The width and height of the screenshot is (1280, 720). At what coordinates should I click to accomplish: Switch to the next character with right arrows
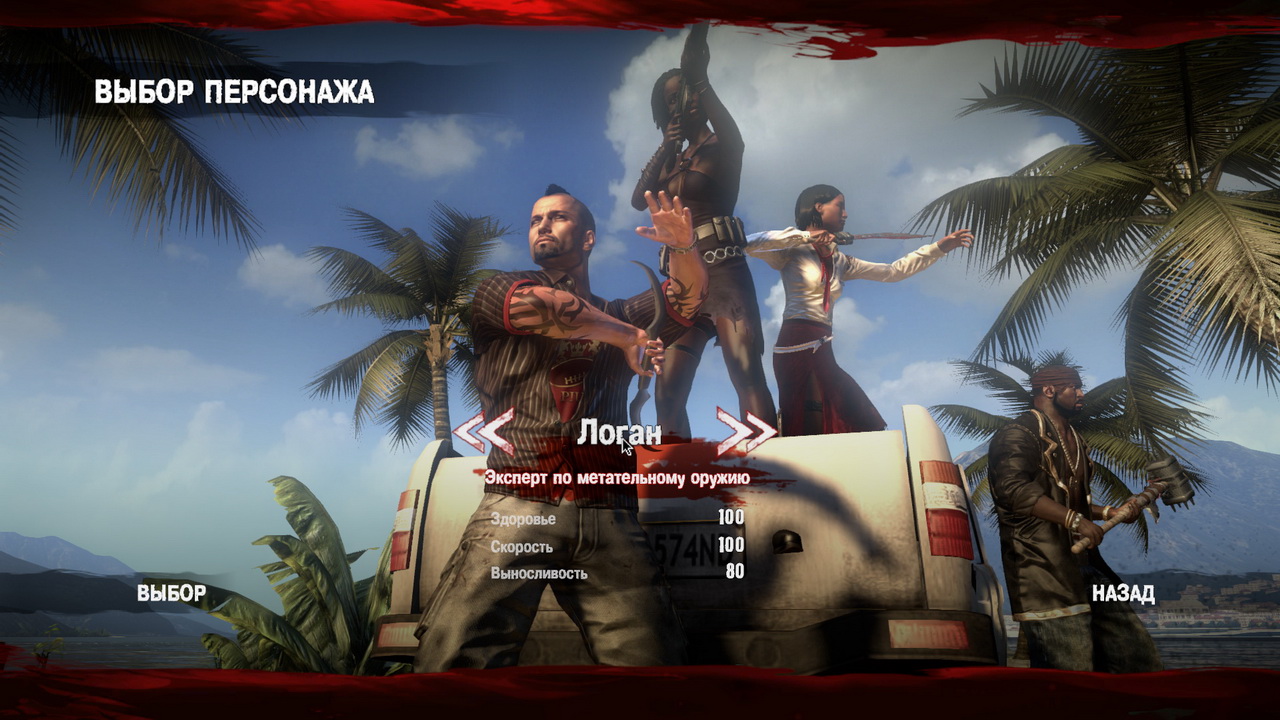pos(746,431)
